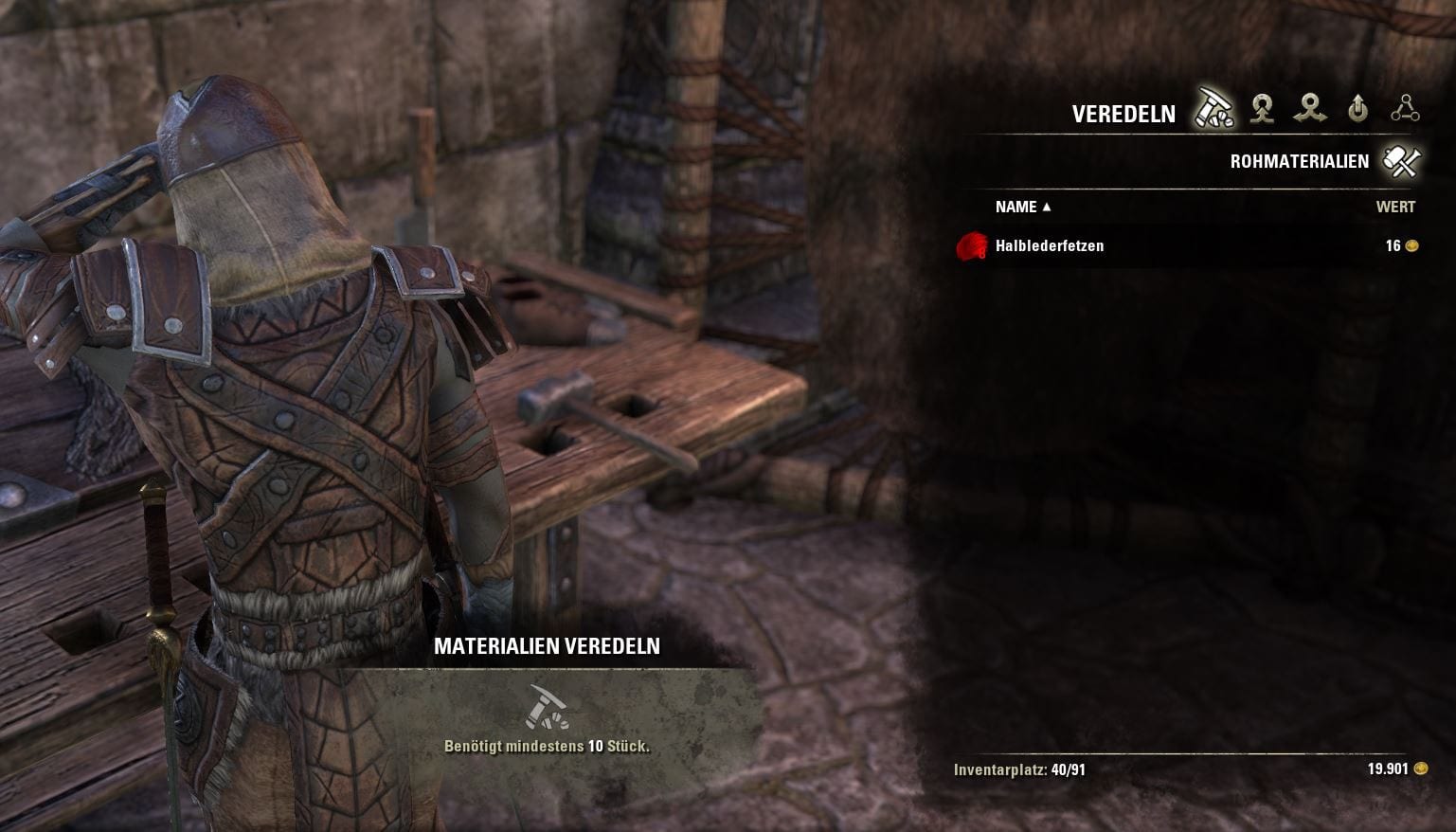Select the Veredeln refine tab icon
The width and height of the screenshot is (1456, 832).
pyautogui.click(x=1213, y=110)
